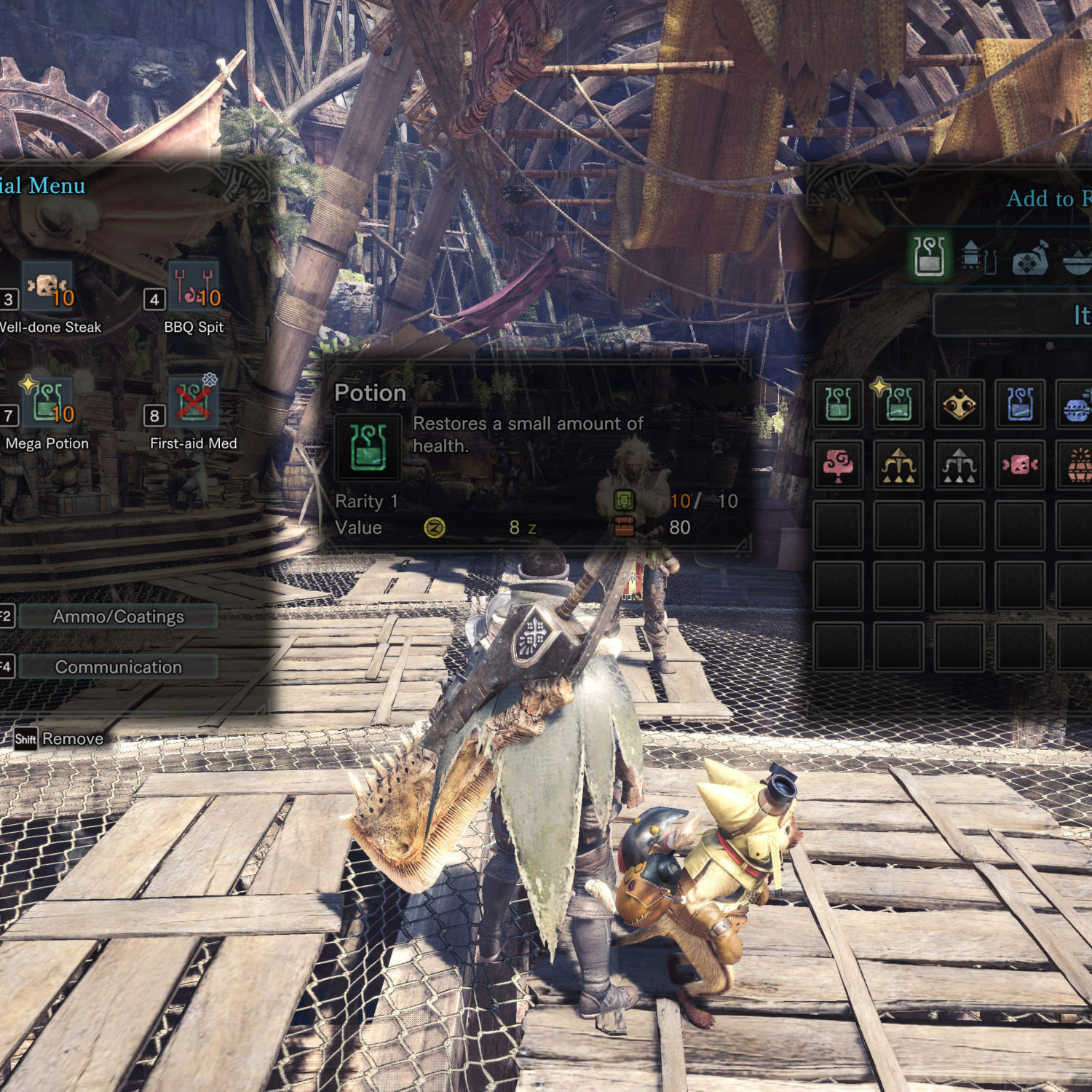Open the Ammo/Coatings radial set

click(x=118, y=617)
